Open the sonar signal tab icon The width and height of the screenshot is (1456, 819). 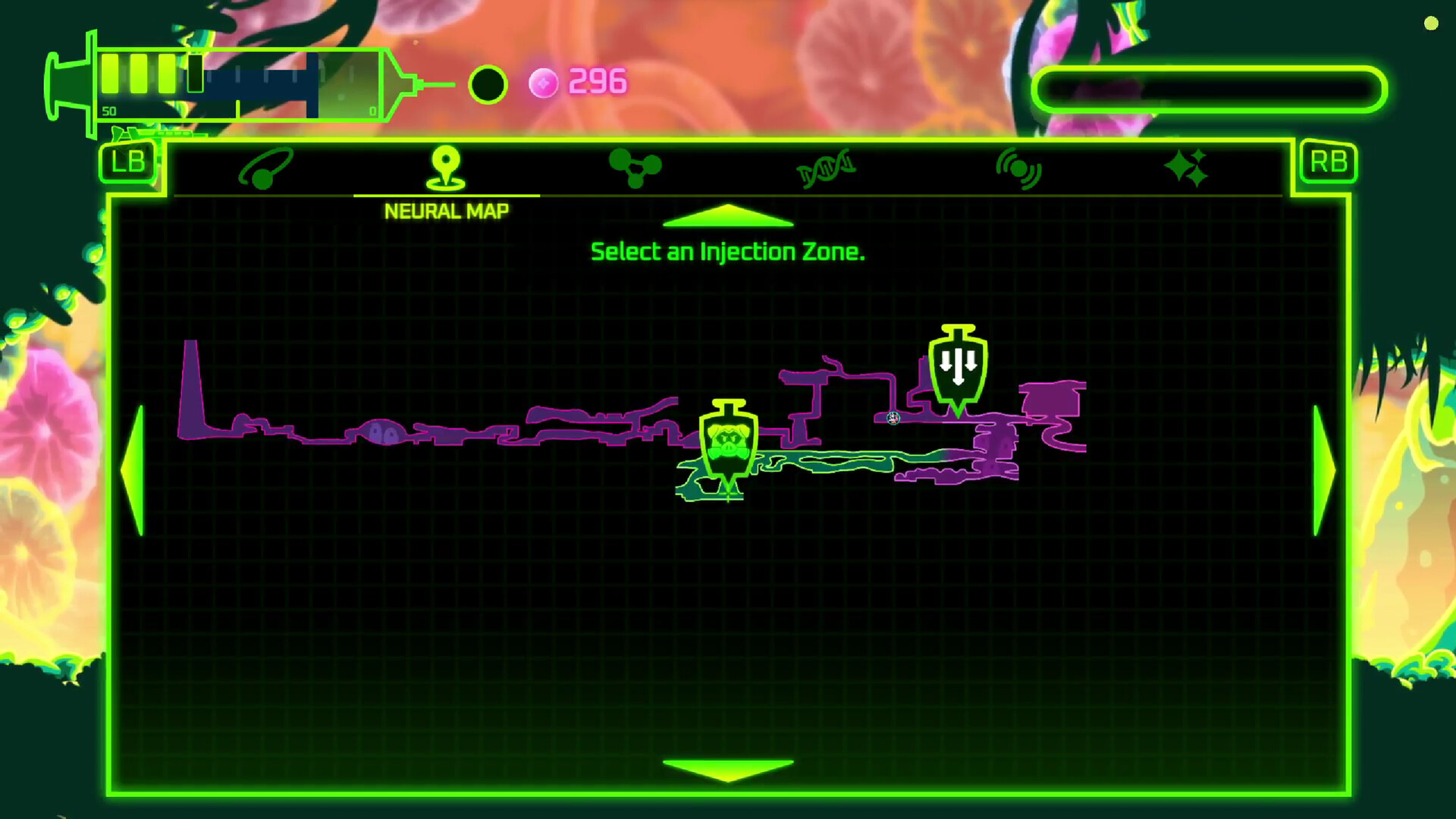click(1018, 168)
